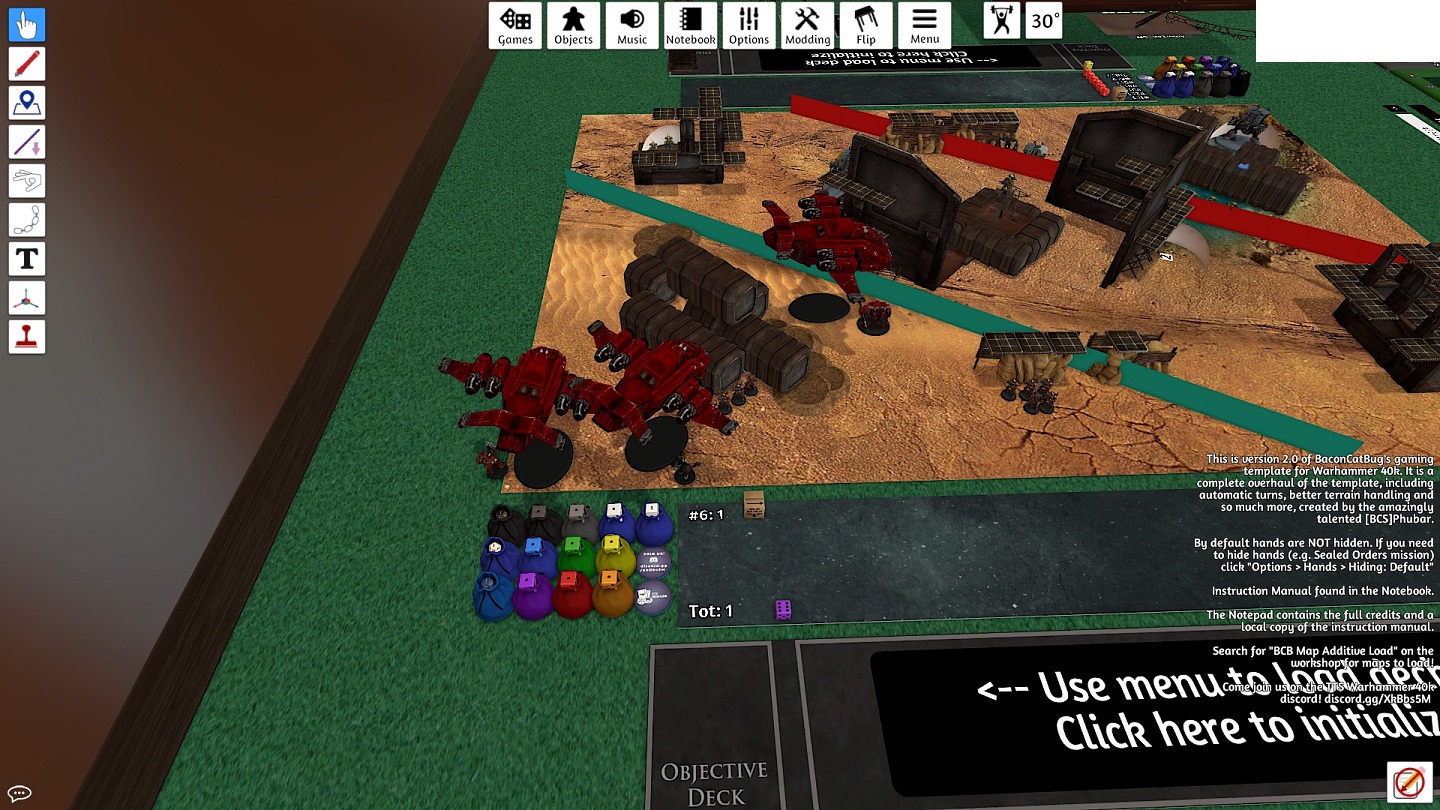Open the Modding menu
Screen dimensions: 1440x810
tap(807, 25)
